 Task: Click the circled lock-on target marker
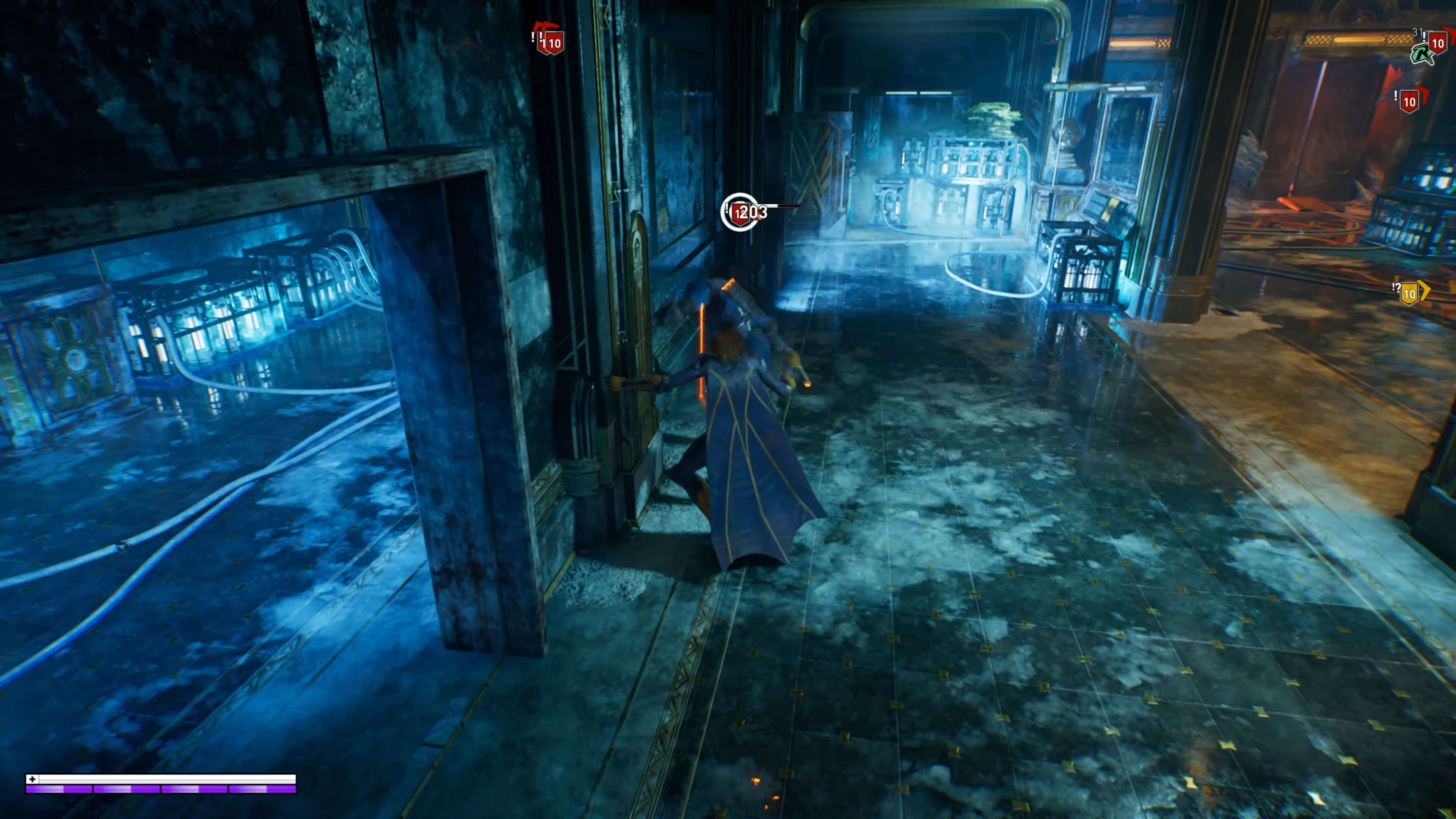739,212
